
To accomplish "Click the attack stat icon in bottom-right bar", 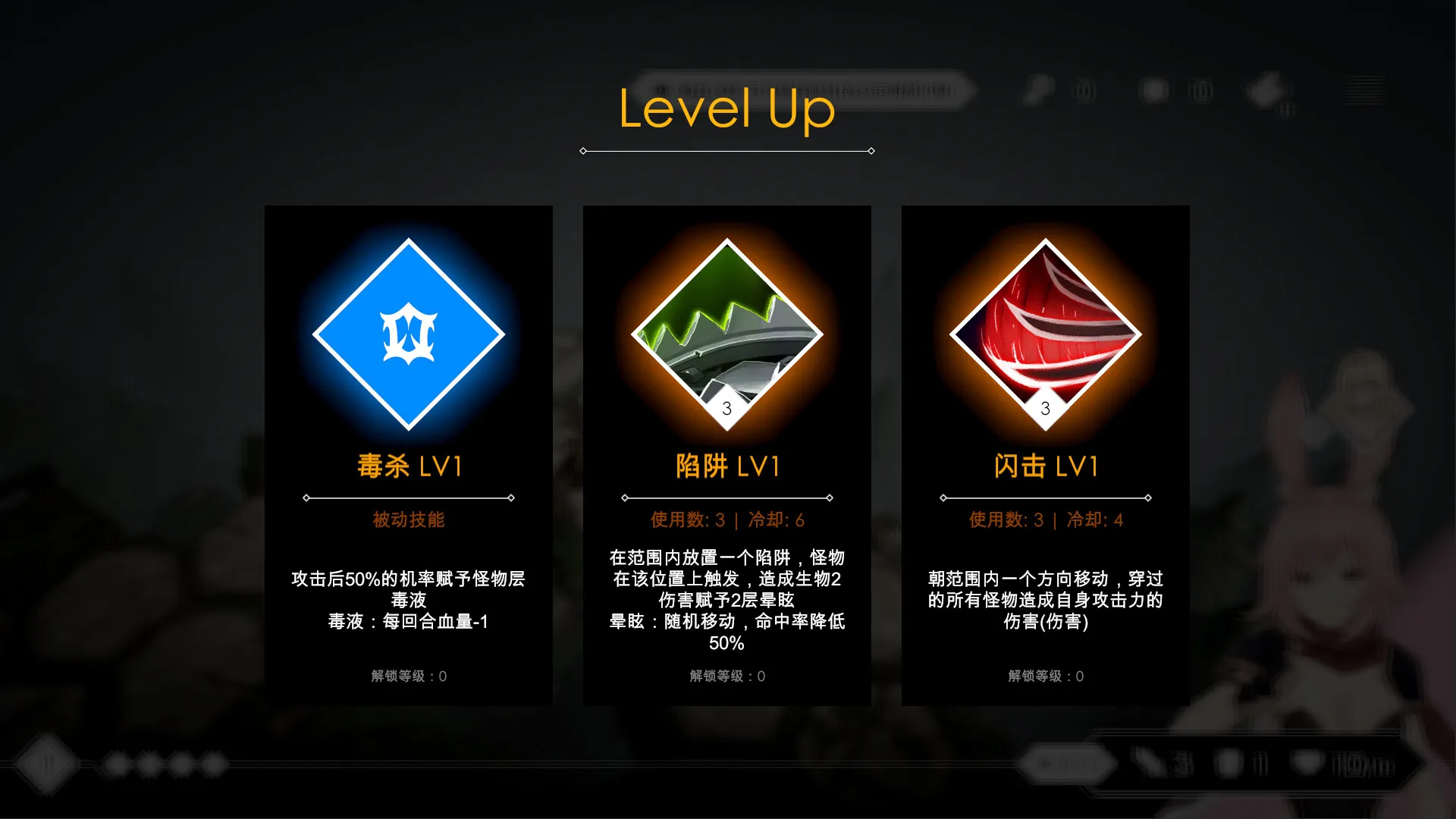I will (x=1150, y=763).
